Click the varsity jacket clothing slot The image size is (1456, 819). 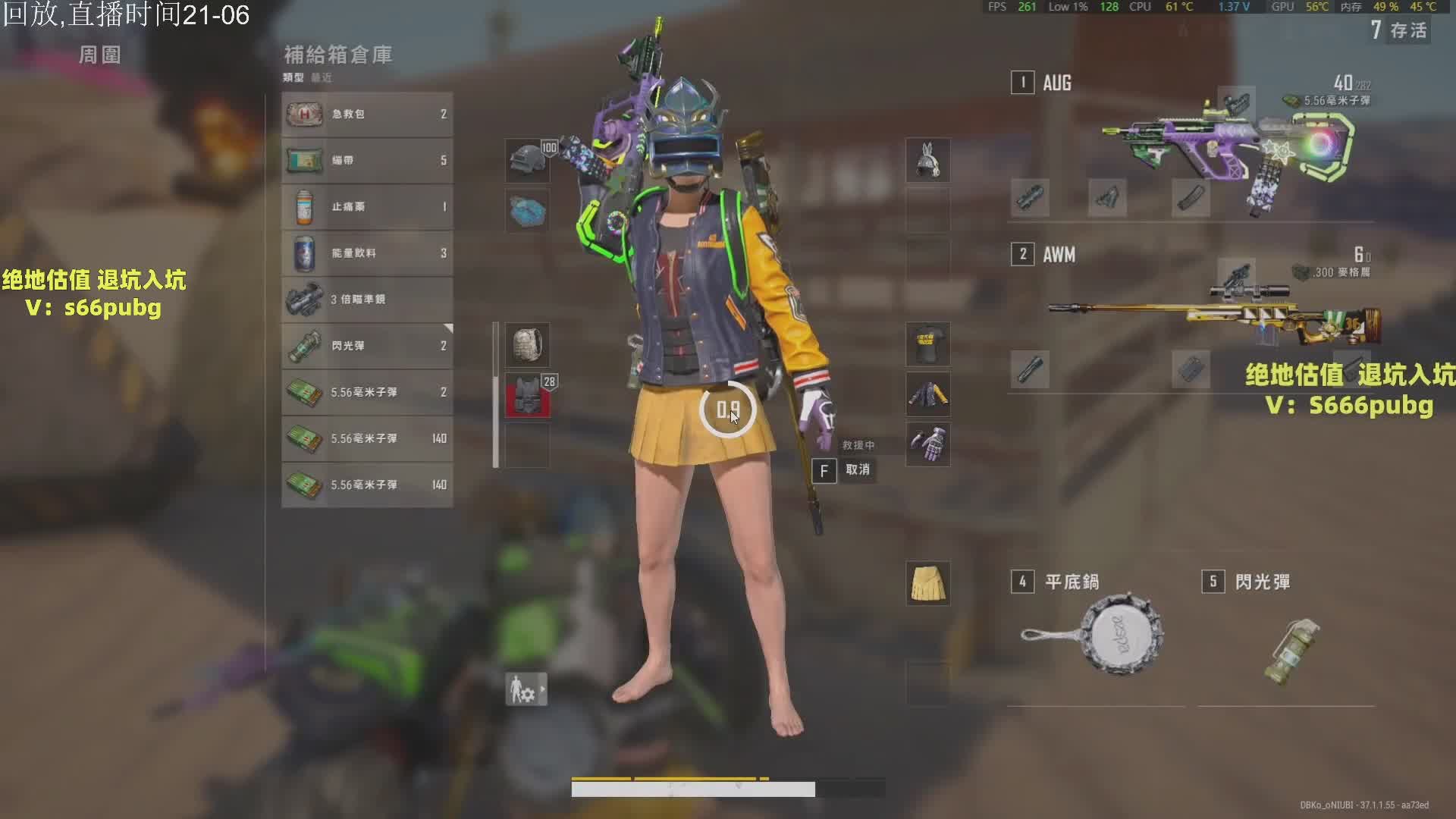pyautogui.click(x=927, y=394)
